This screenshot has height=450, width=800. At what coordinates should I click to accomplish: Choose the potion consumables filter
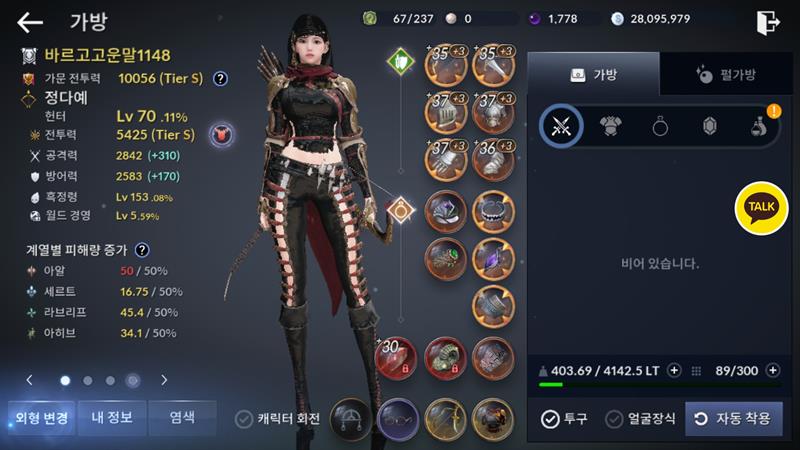[x=759, y=126]
